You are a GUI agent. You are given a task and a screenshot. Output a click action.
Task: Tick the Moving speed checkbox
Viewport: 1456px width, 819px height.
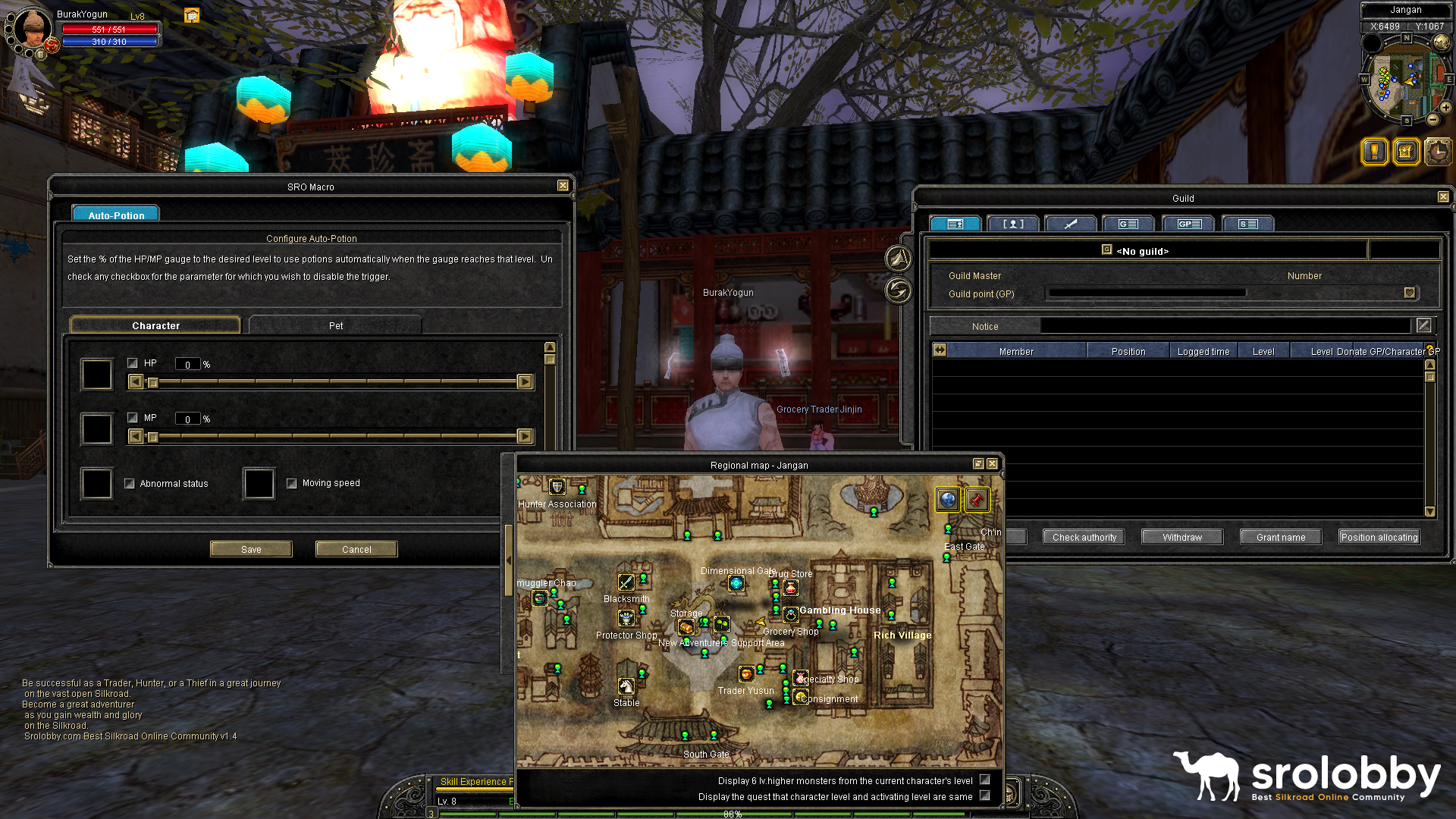(292, 483)
